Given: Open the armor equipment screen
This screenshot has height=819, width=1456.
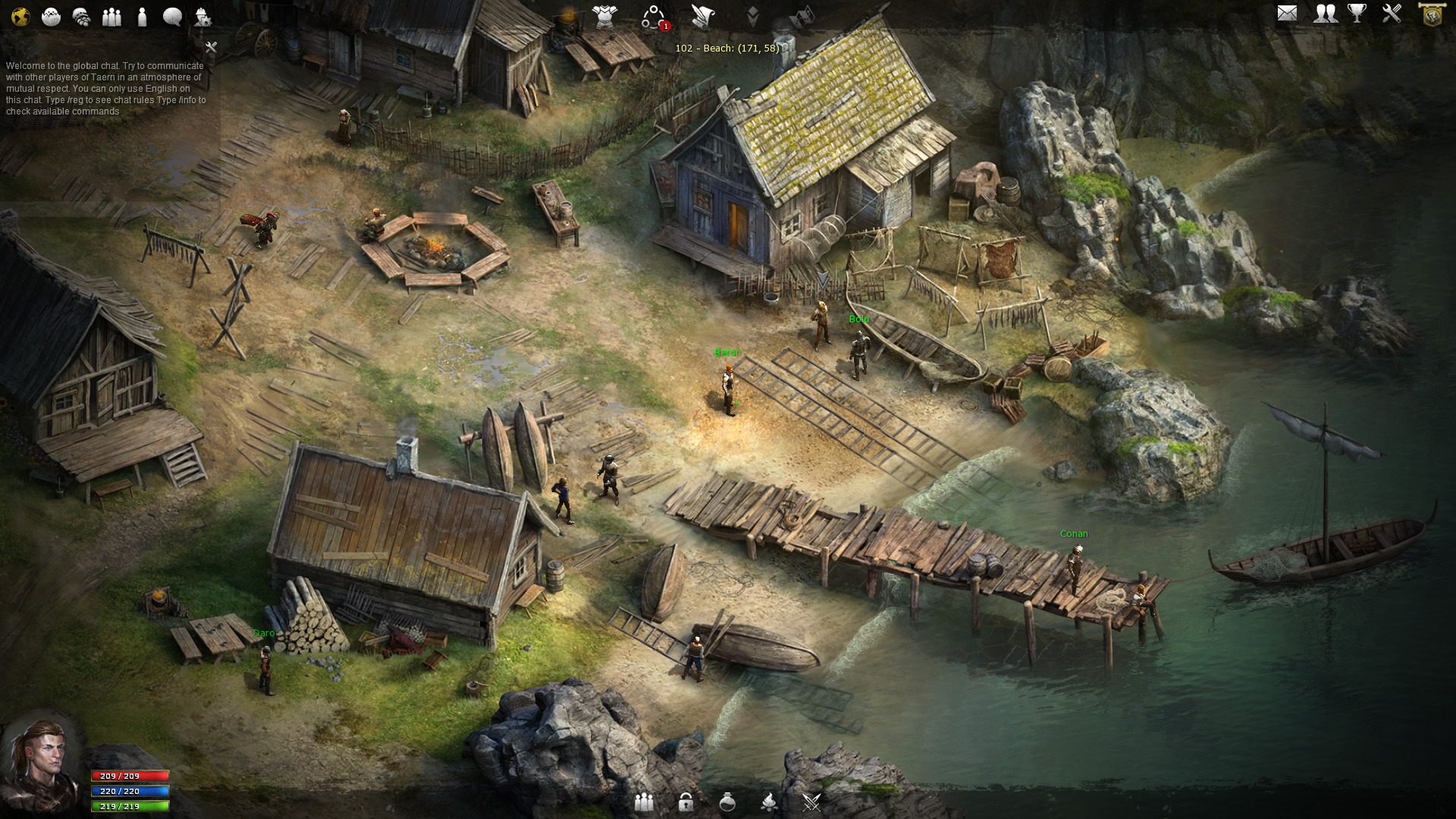Looking at the screenshot, I should point(604,16).
